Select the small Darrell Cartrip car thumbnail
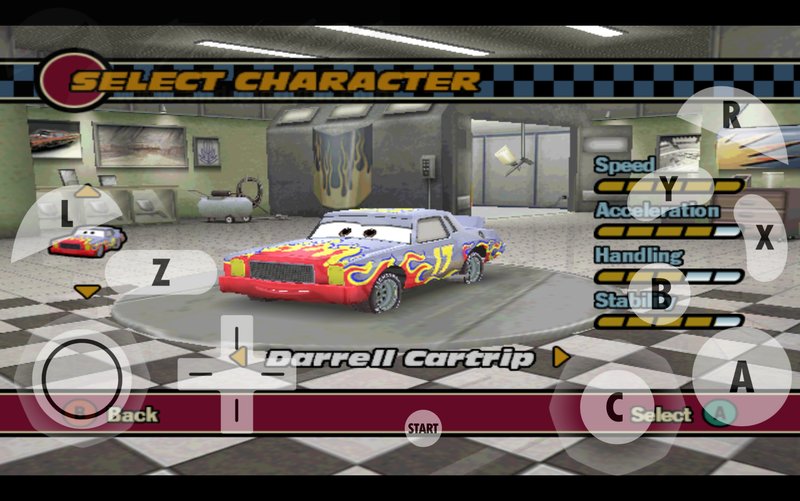The image size is (800, 501). [87, 241]
